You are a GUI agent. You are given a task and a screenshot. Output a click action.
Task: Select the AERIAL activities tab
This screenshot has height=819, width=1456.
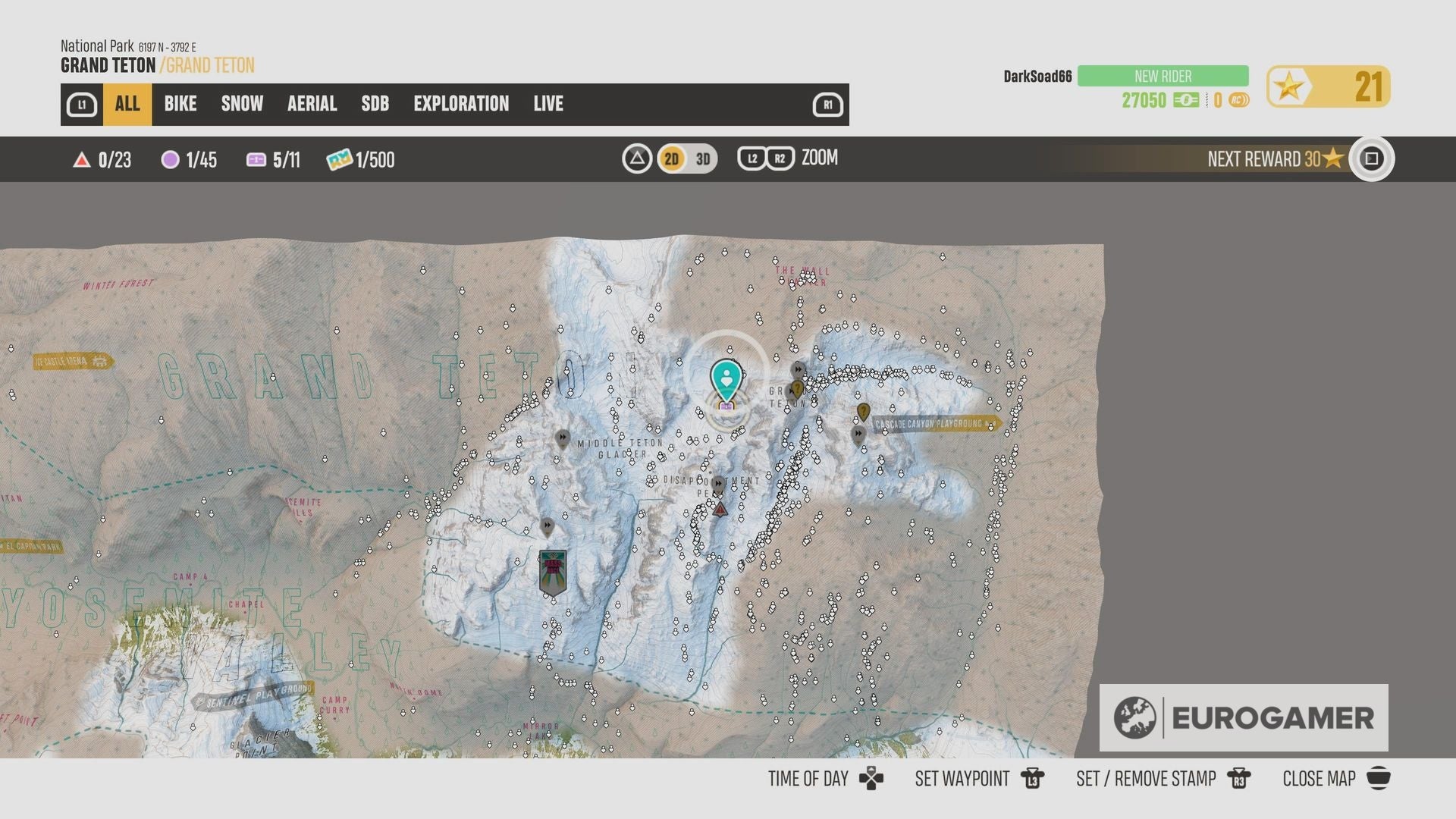point(312,104)
